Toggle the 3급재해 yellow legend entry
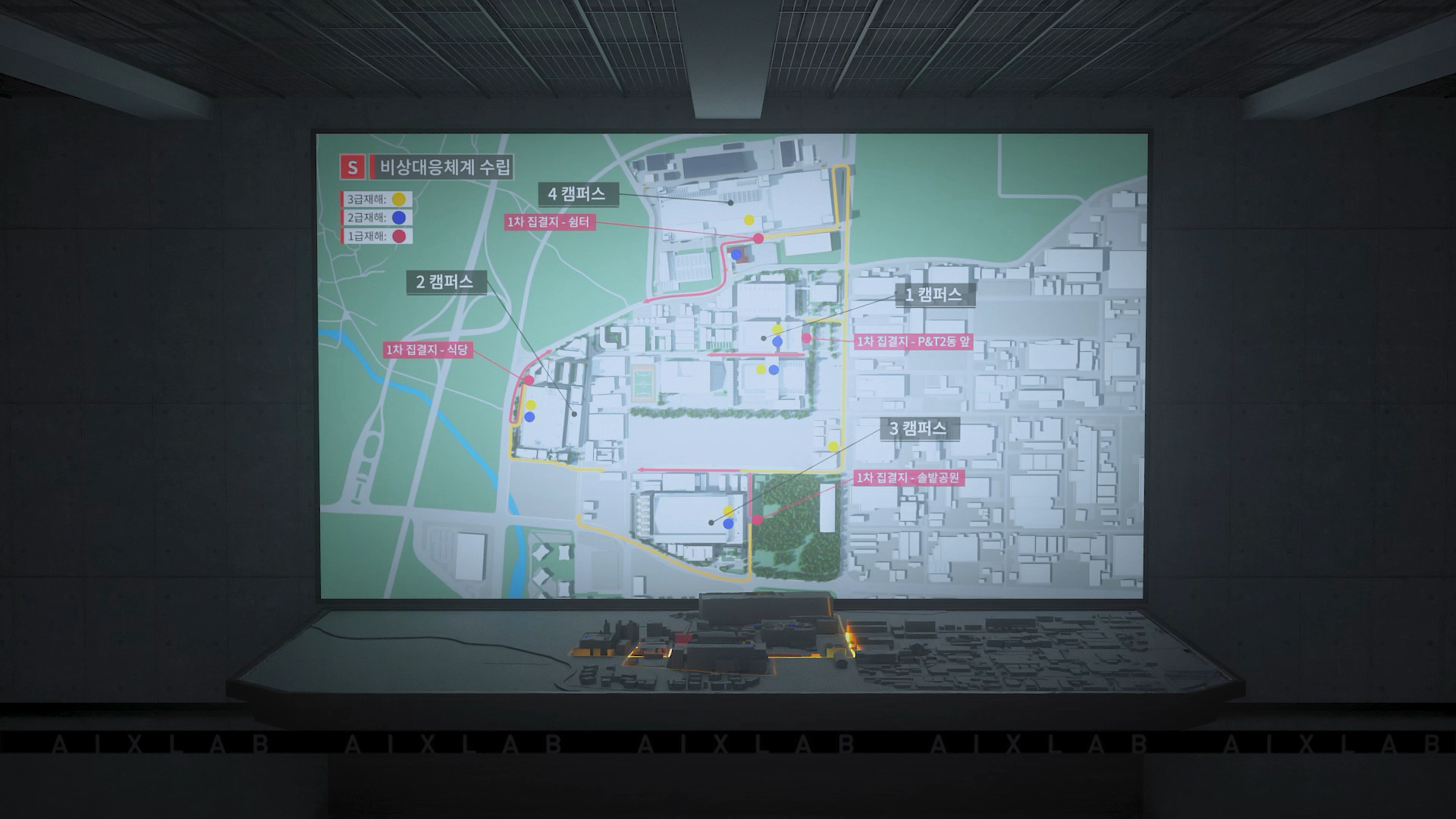The height and width of the screenshot is (819, 1456). (376, 199)
